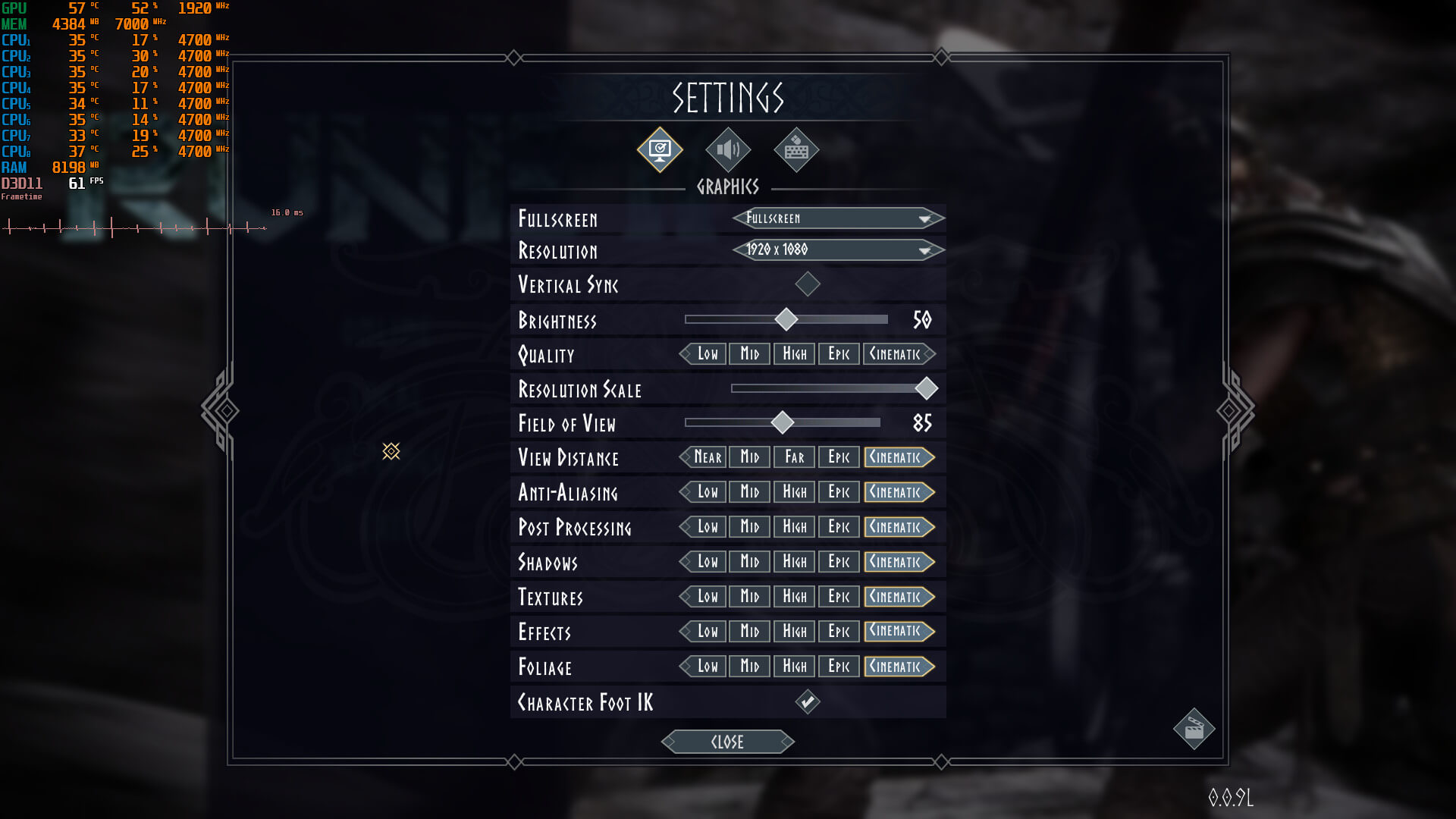The height and width of the screenshot is (819, 1456).
Task: Select the Graphics monitor tab
Action: point(660,150)
